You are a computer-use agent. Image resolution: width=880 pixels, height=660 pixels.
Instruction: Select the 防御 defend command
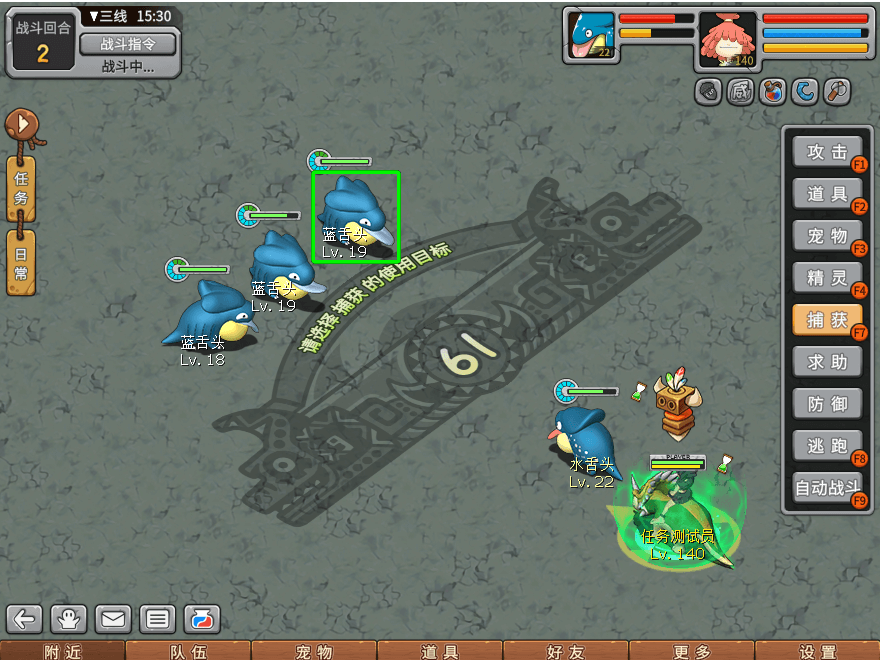click(x=827, y=404)
